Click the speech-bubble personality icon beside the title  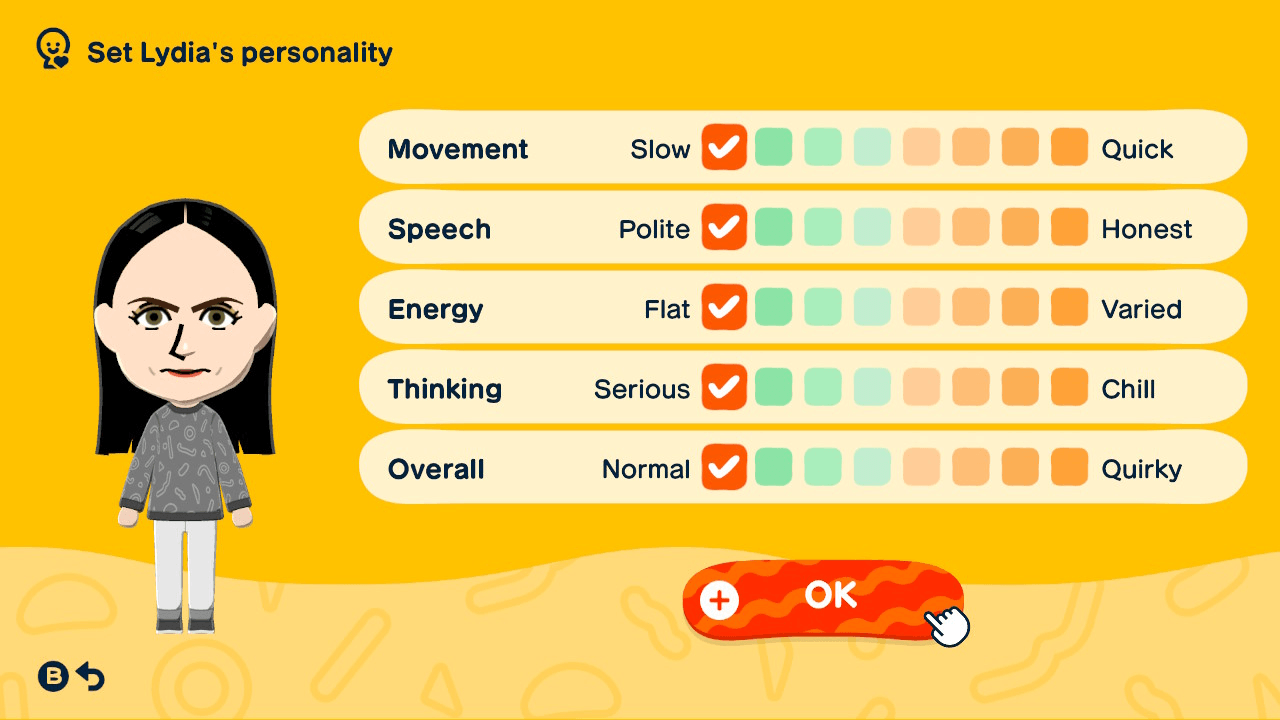click(51, 47)
